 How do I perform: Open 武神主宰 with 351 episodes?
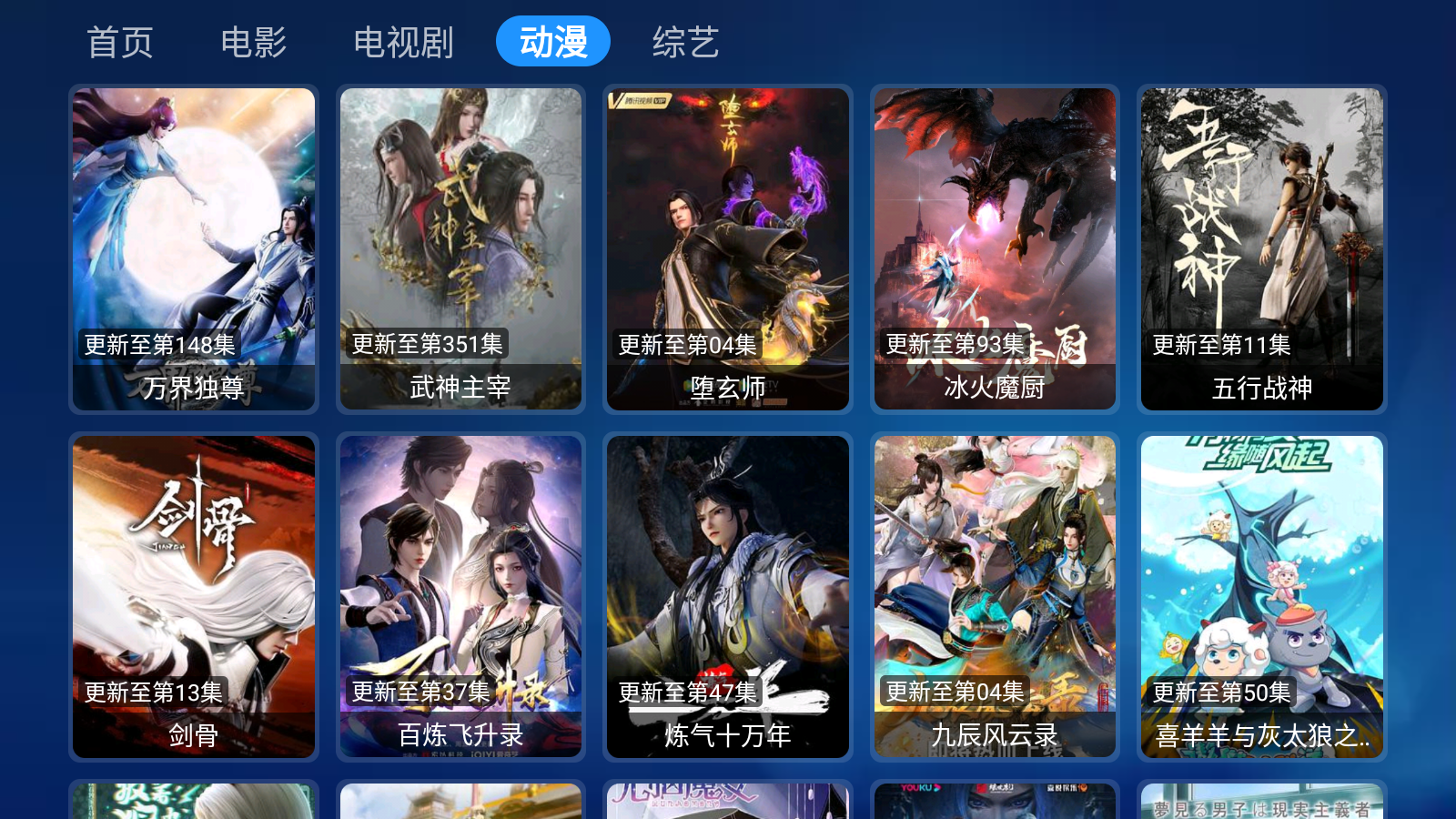[x=460, y=246]
